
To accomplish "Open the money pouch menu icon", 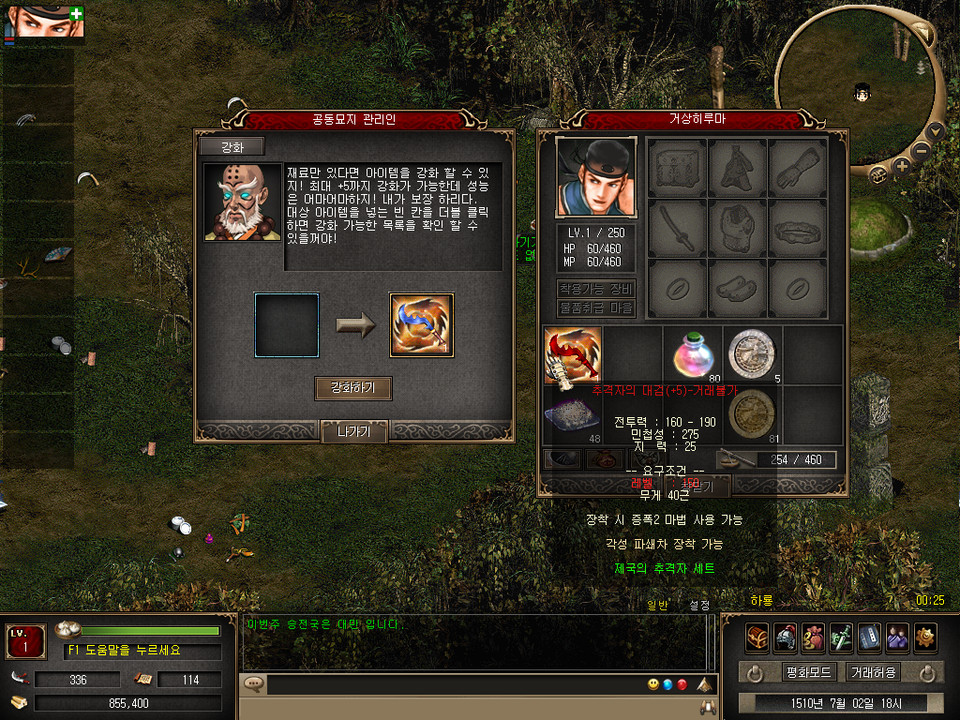I will (813, 636).
